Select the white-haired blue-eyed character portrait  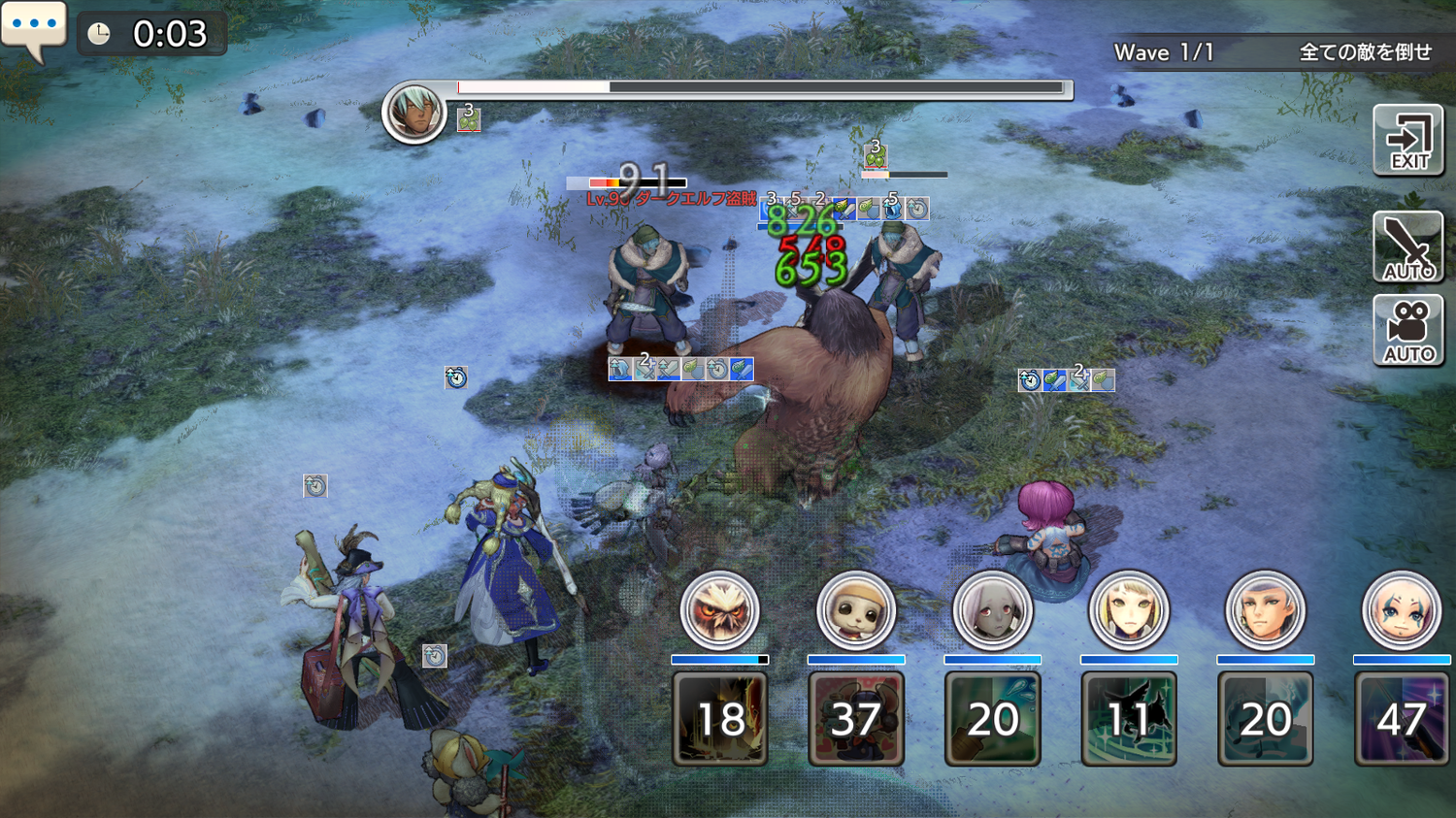(1401, 610)
